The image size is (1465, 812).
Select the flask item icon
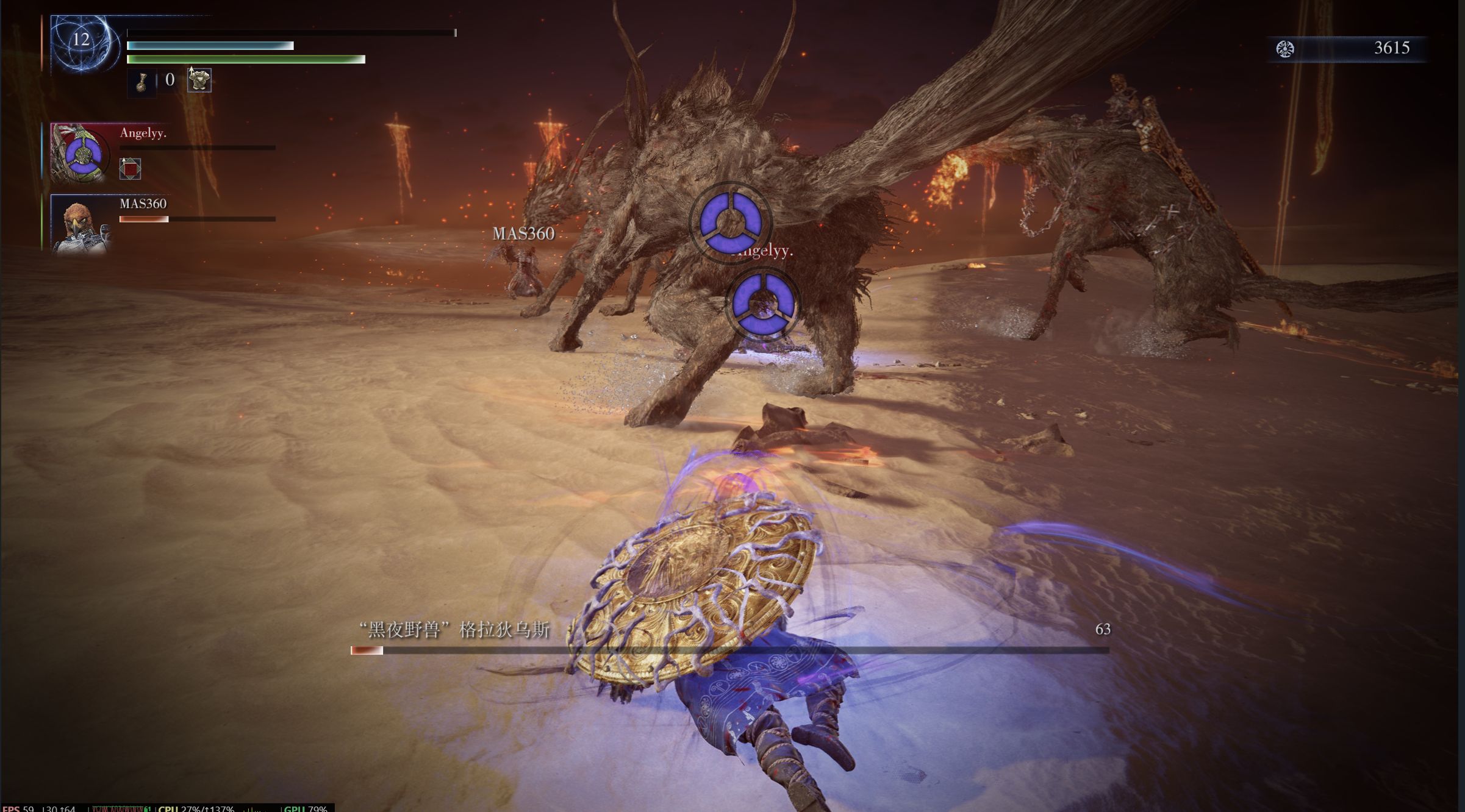tap(141, 81)
